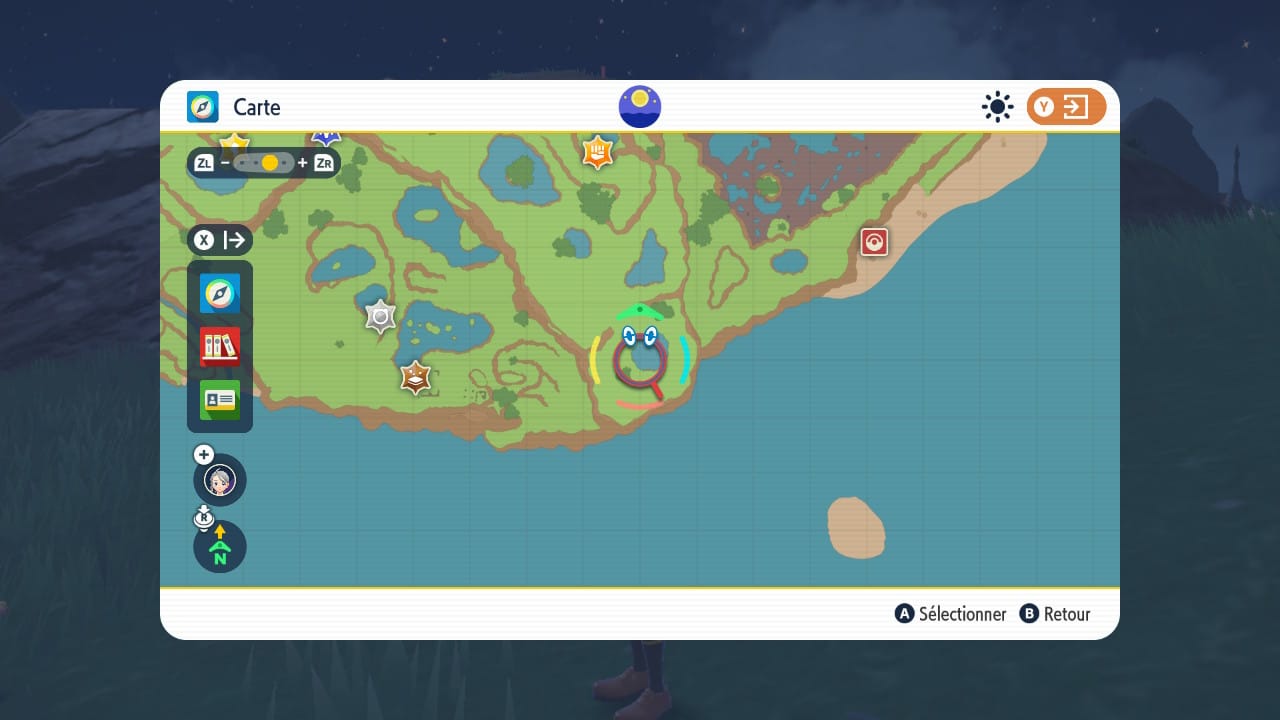The width and height of the screenshot is (1280, 720).
Task: Select the red Pokémon Center marker
Action: coord(874,242)
